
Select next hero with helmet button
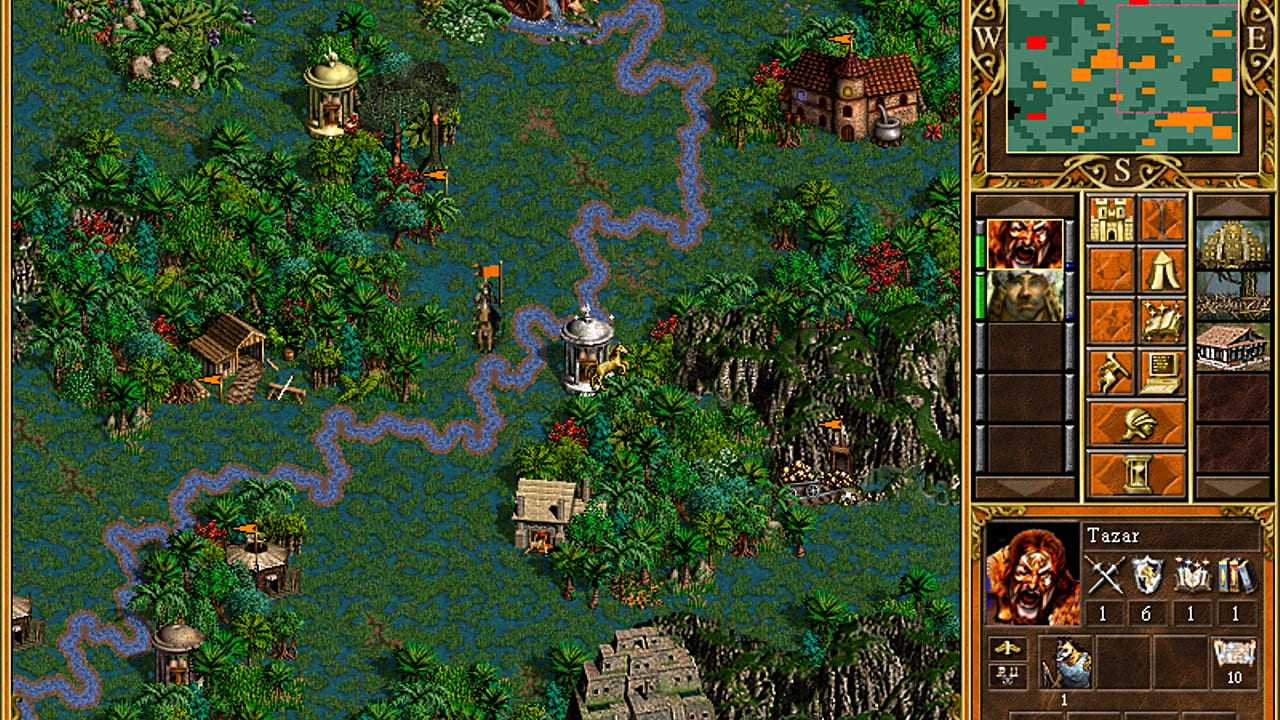click(x=1136, y=423)
